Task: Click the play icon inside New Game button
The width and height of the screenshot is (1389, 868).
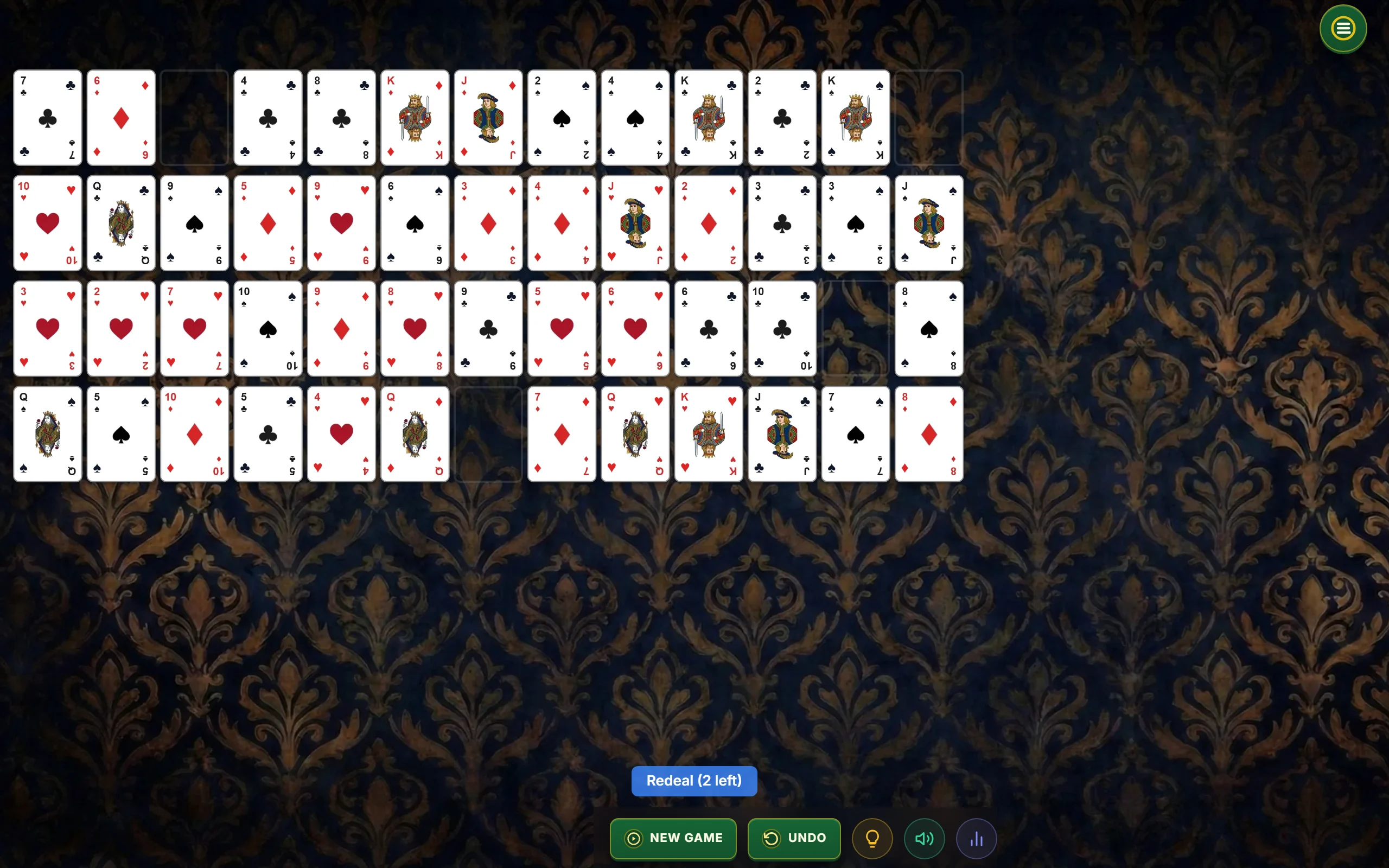Action: coord(633,838)
